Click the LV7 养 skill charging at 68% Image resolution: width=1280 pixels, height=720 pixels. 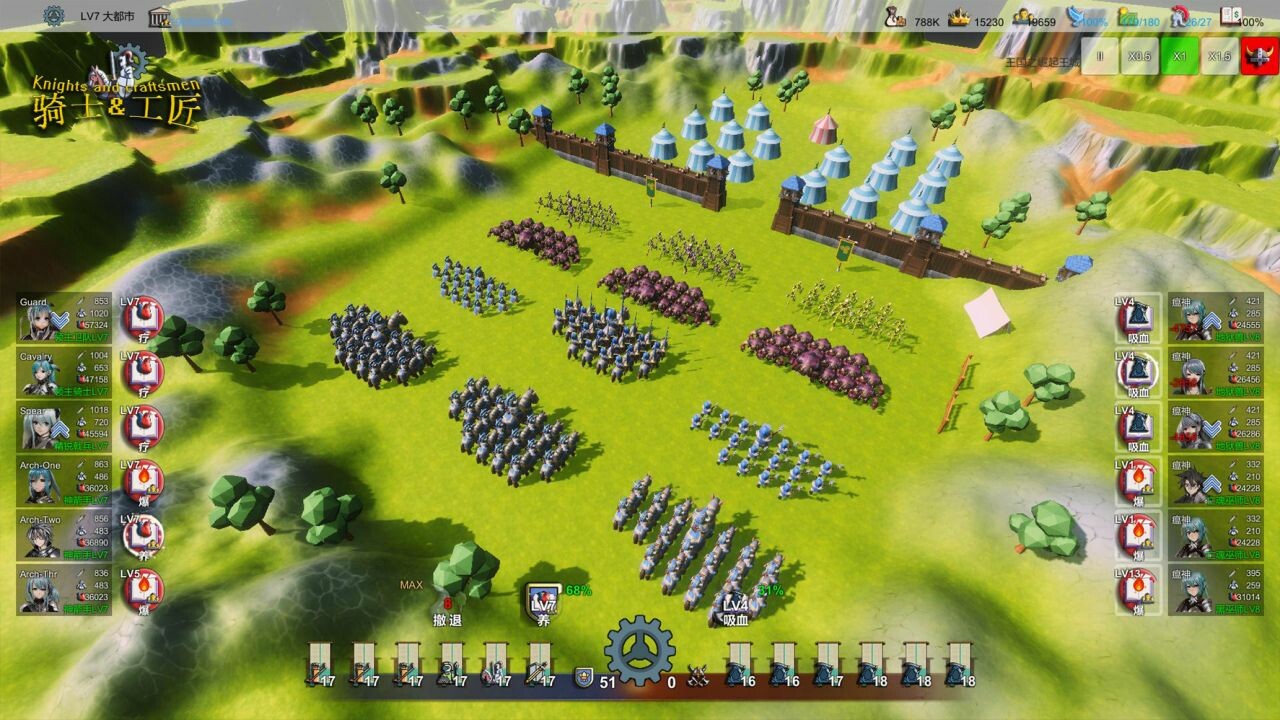click(x=540, y=600)
